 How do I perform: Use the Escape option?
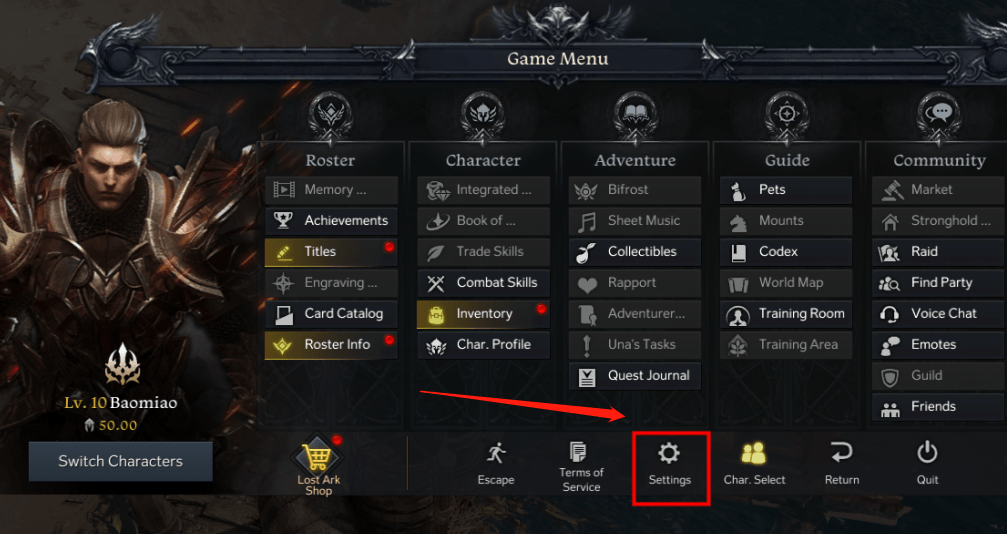(496, 465)
